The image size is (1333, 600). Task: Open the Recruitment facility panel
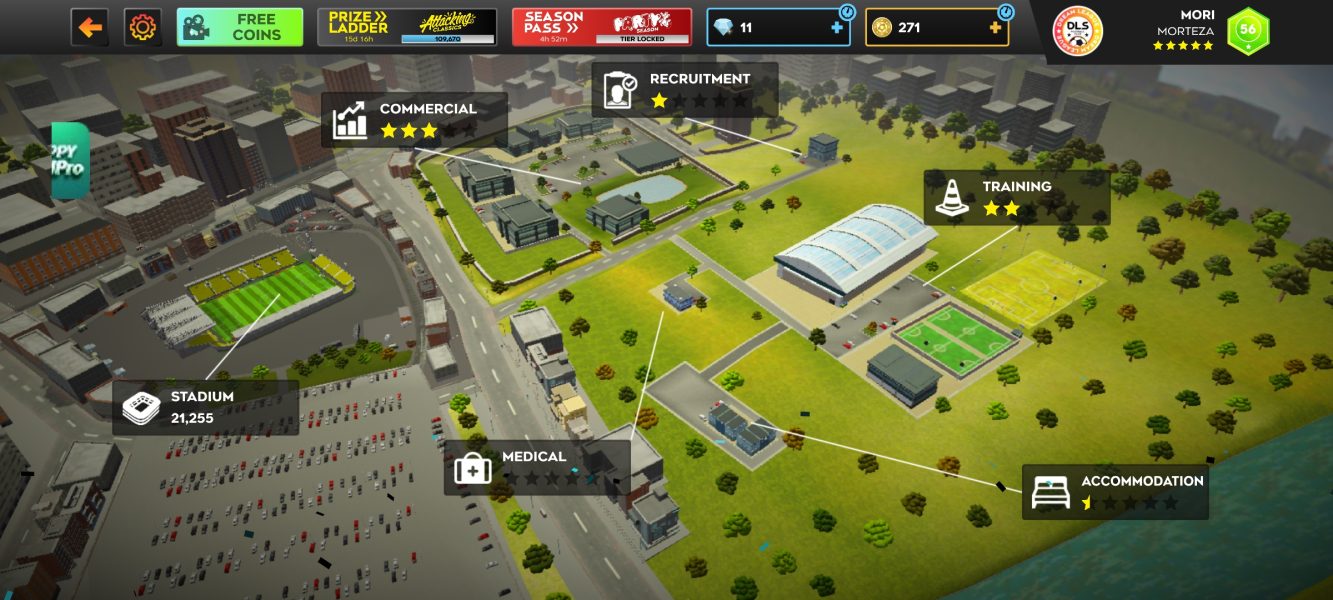tap(685, 90)
